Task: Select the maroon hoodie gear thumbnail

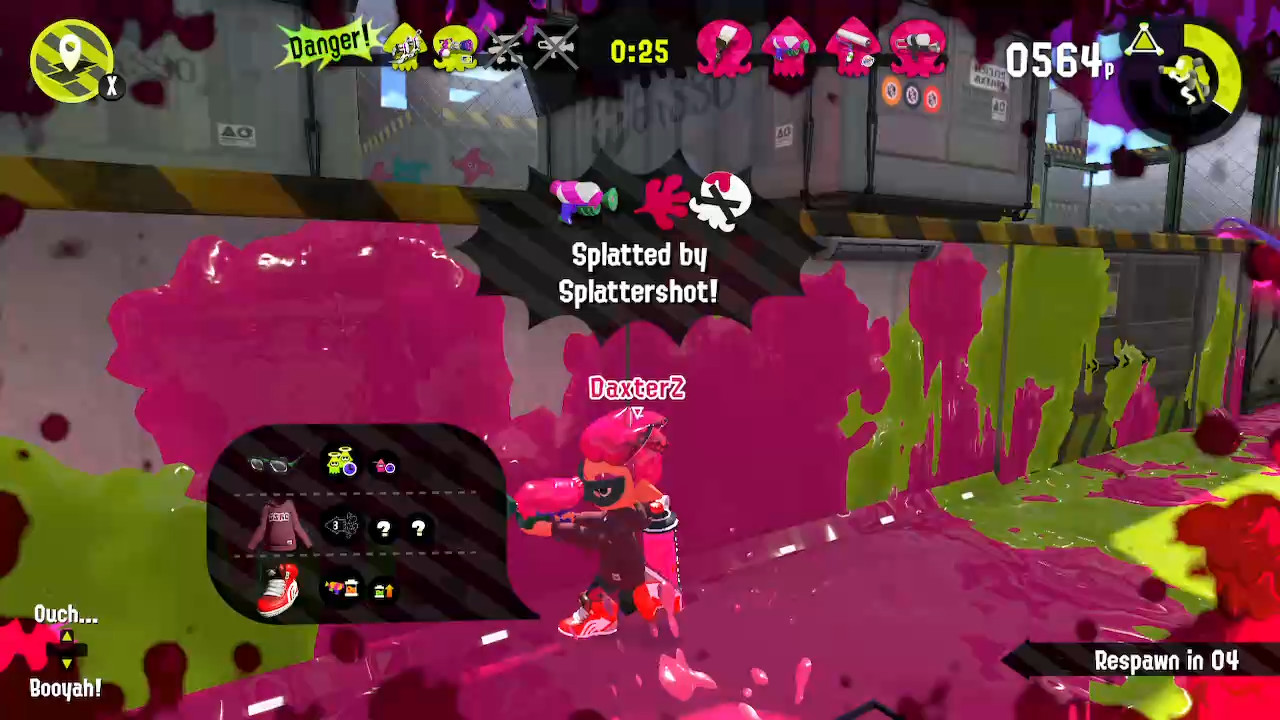Action: 279,527
